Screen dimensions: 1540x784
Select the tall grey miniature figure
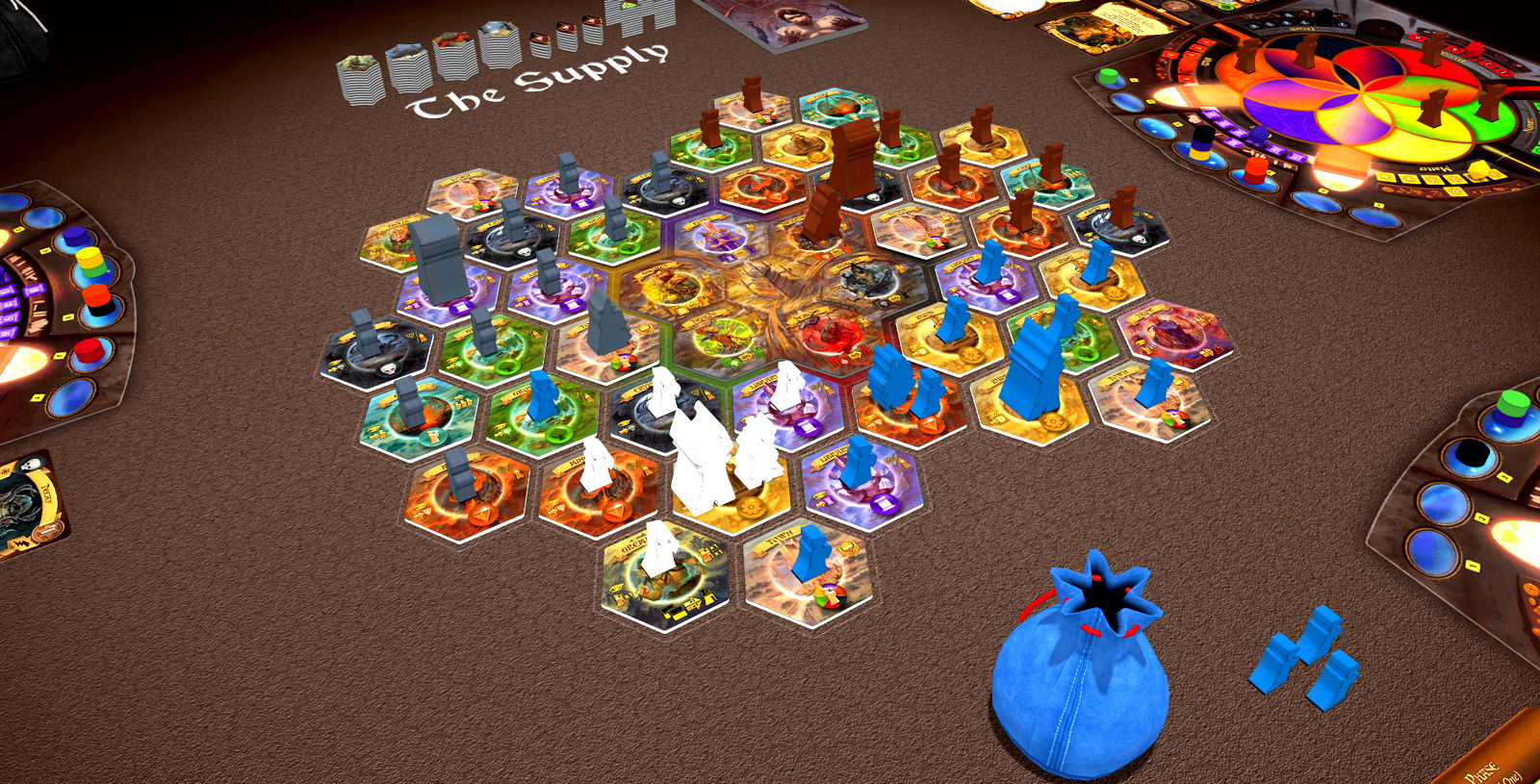(x=436, y=258)
